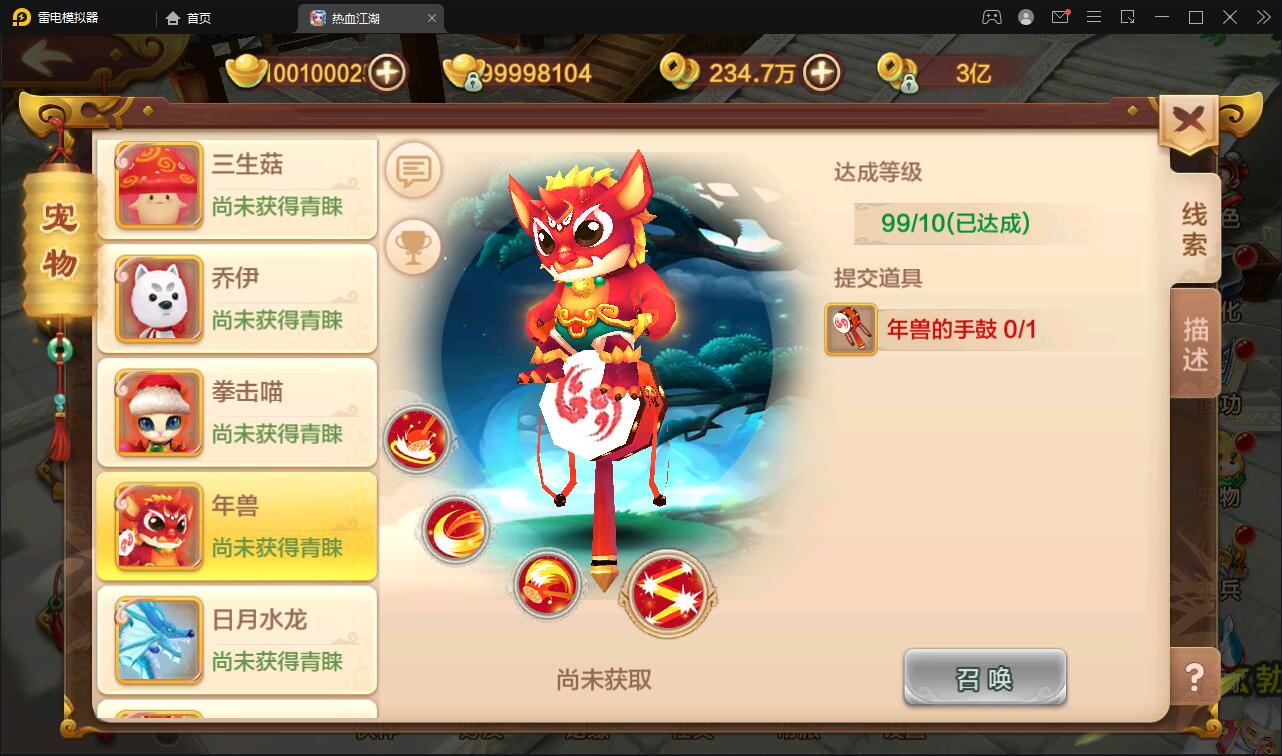Open the chat bubble icon beside the pet
Image resolution: width=1282 pixels, height=756 pixels.
click(x=413, y=170)
